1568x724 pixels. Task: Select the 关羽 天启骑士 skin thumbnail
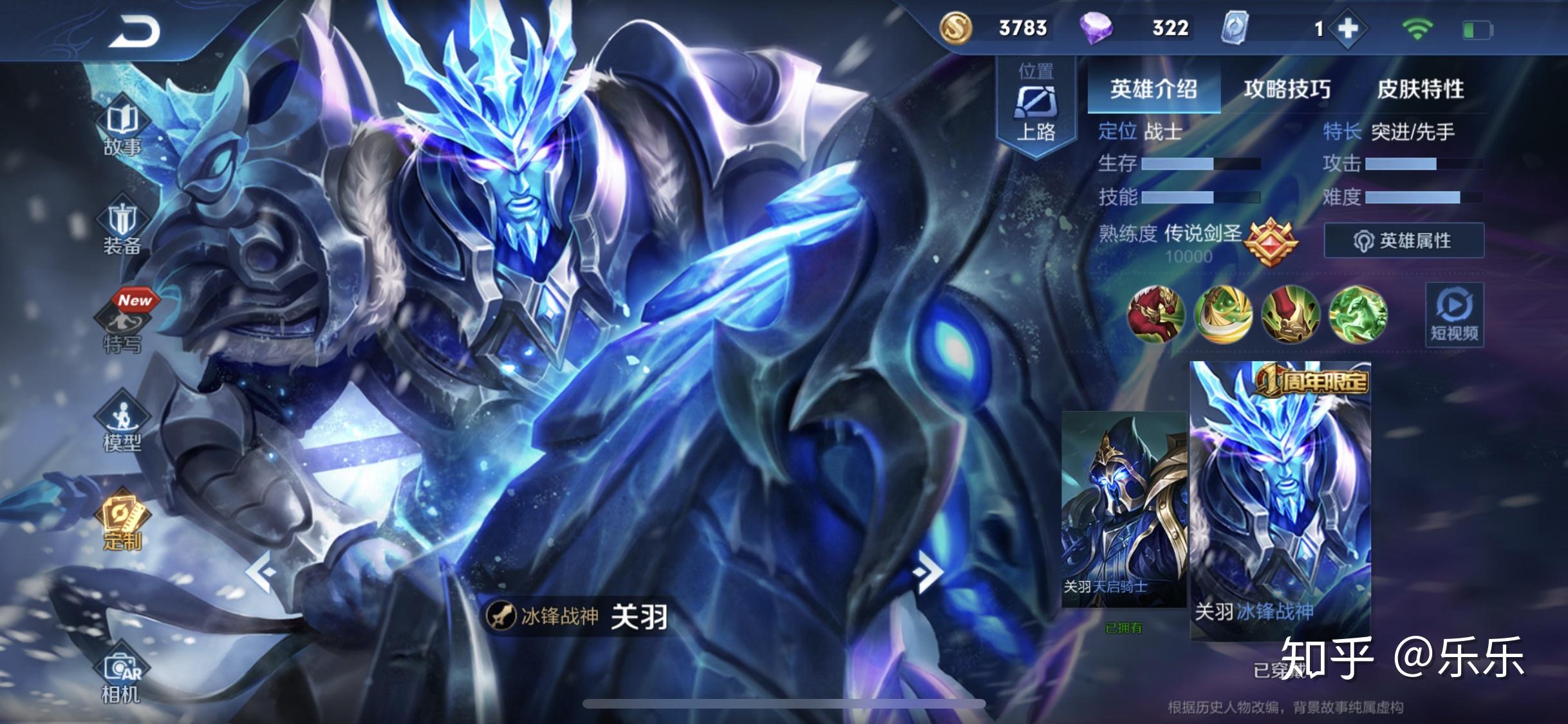pos(1123,508)
